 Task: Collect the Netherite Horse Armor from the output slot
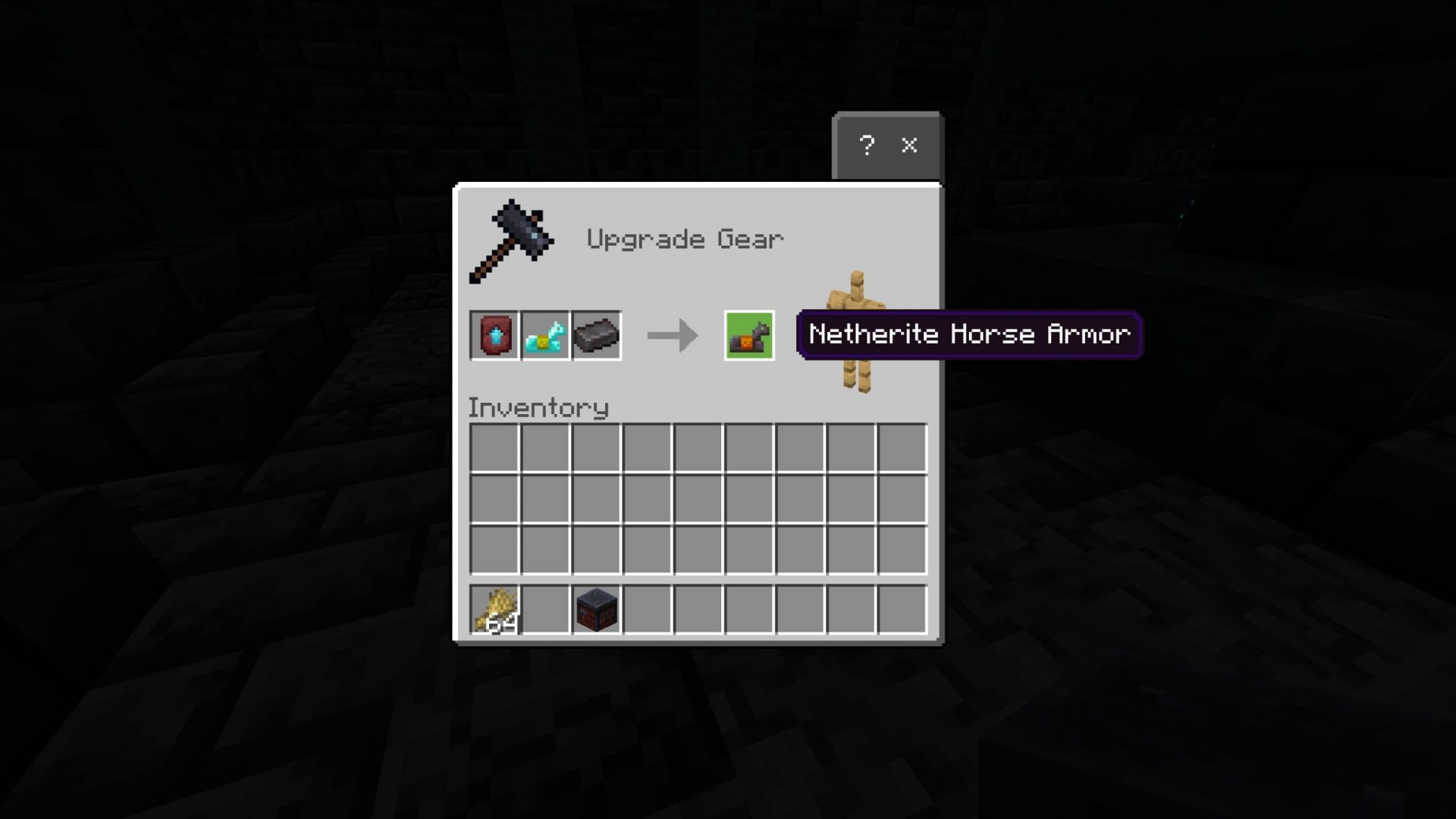coord(749,334)
